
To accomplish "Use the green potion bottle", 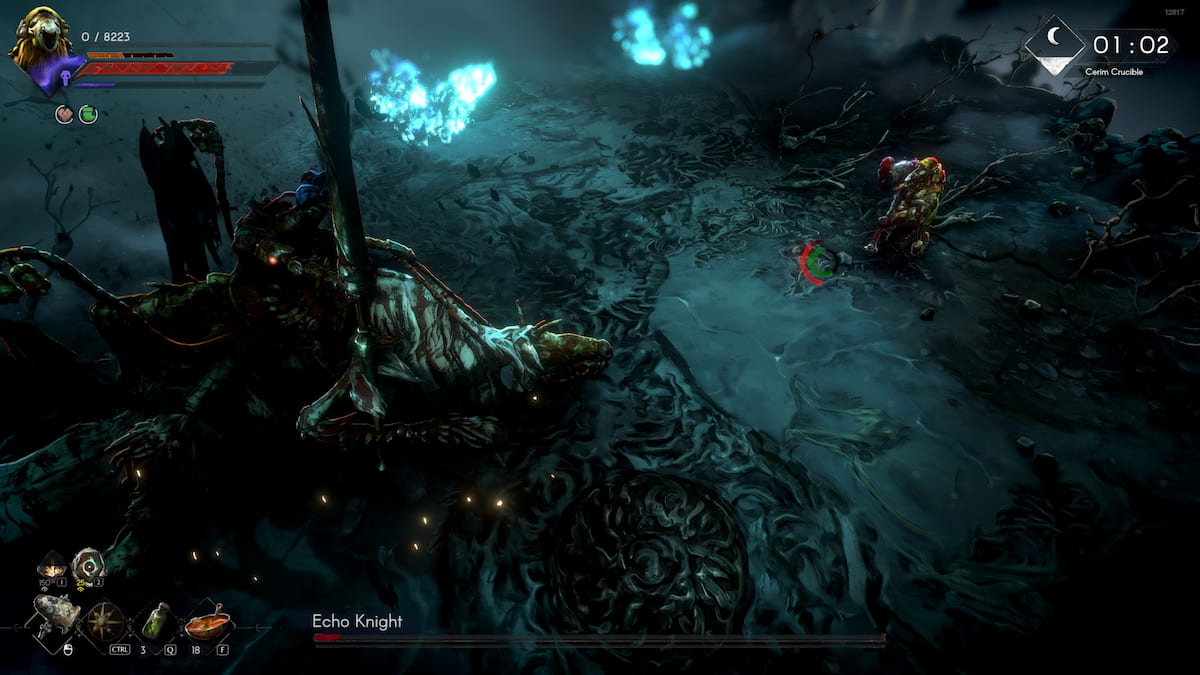I will [x=156, y=620].
